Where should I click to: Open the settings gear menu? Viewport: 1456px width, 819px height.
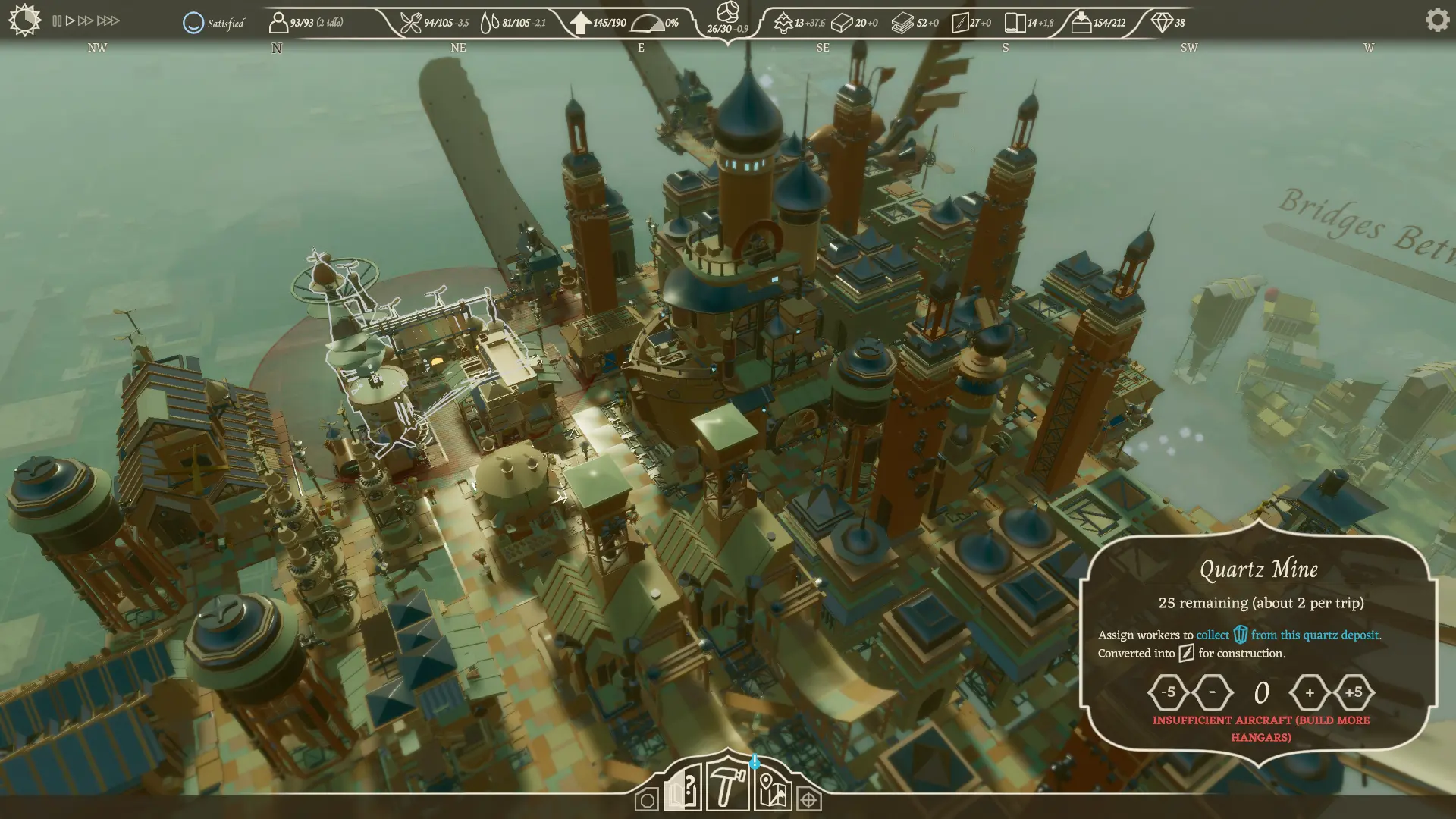click(x=1436, y=20)
